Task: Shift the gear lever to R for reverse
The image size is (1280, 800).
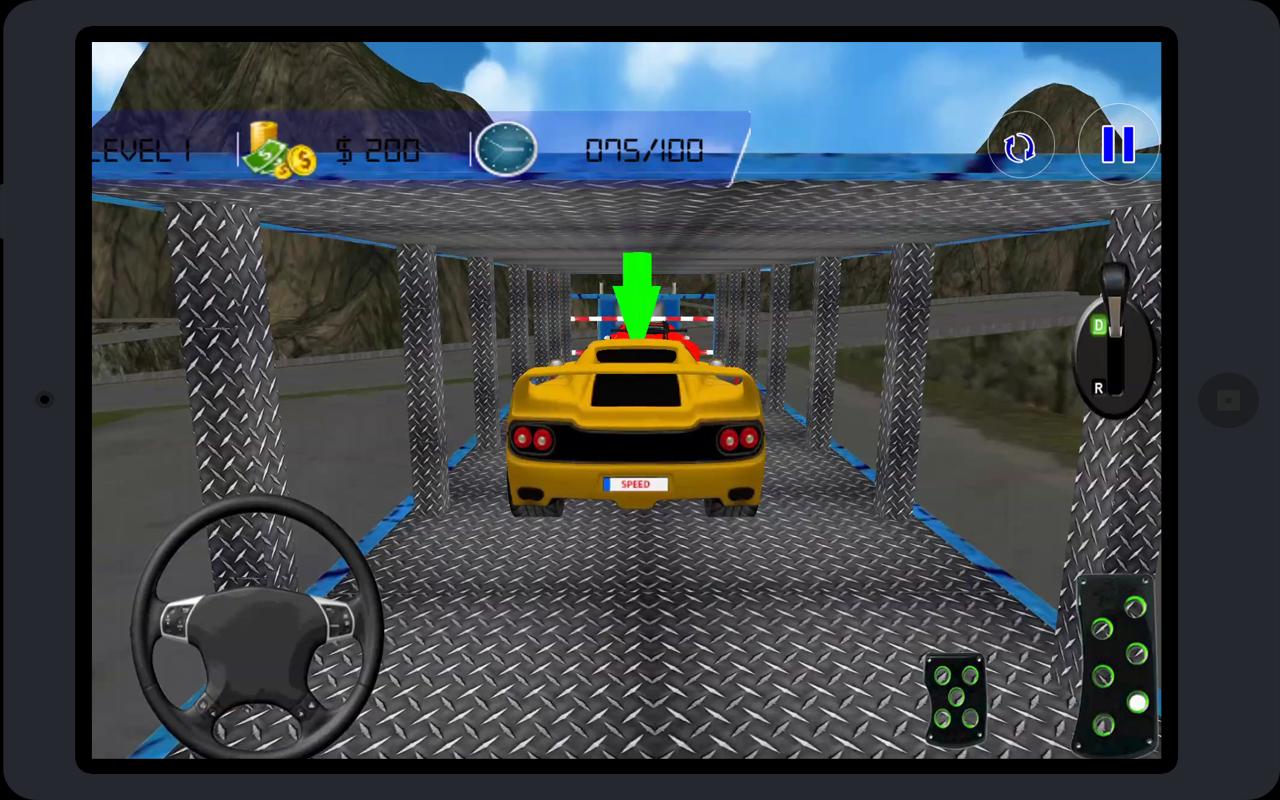Action: pos(1097,385)
